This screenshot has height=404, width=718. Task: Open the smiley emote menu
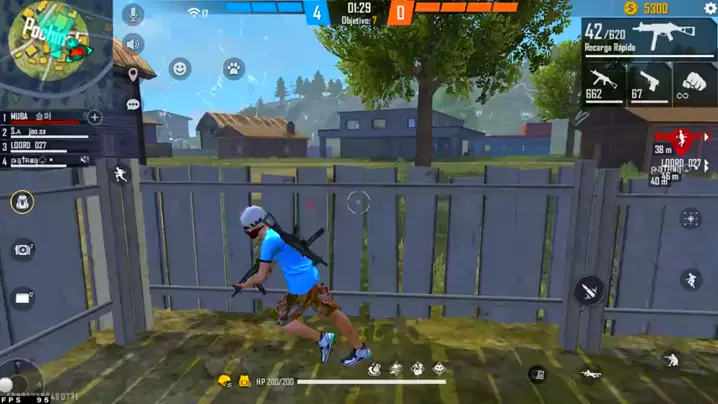click(180, 68)
